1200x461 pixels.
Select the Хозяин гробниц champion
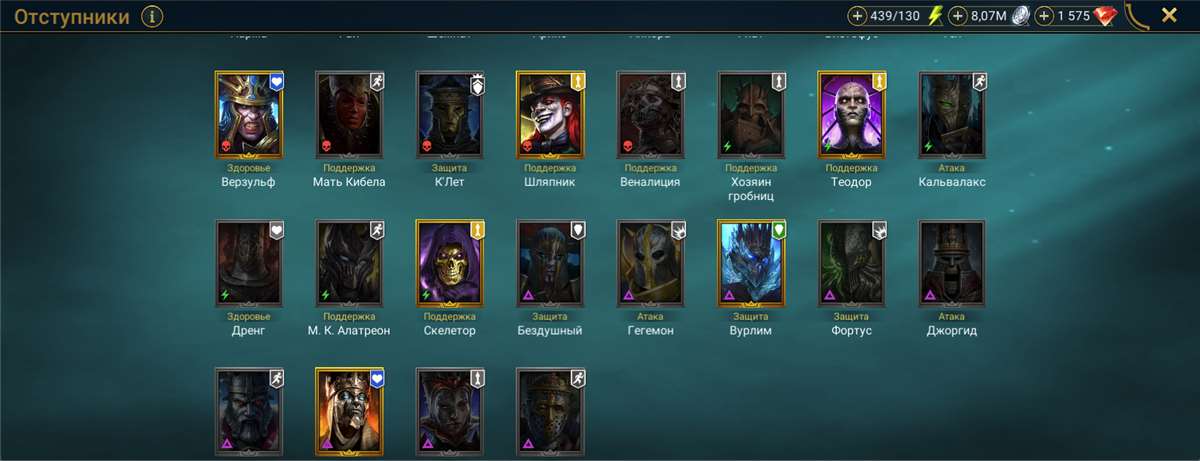[x=751, y=115]
